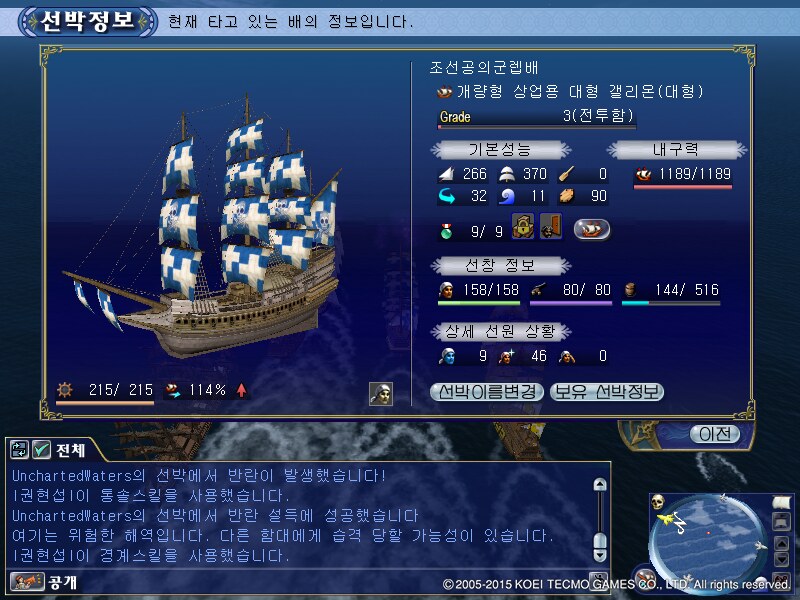Toggle the green checkmark chat filter

[42, 450]
